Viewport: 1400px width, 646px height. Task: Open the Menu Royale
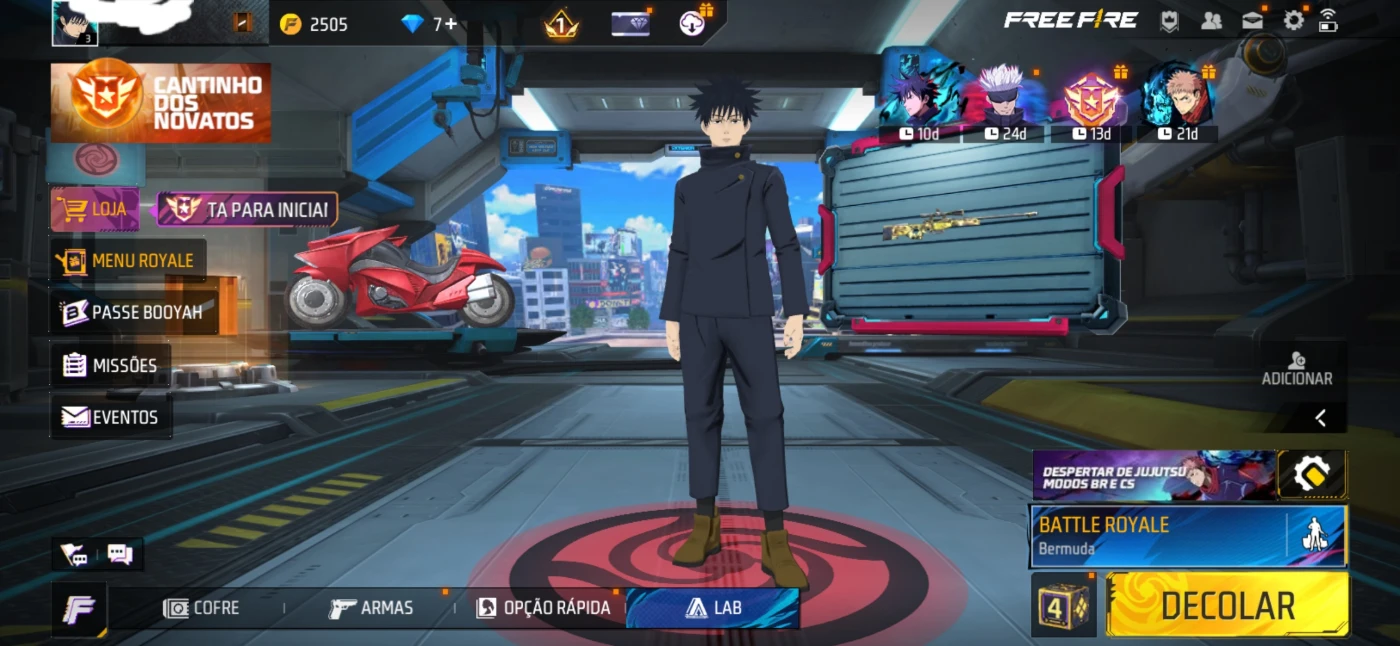pyautogui.click(x=129, y=260)
